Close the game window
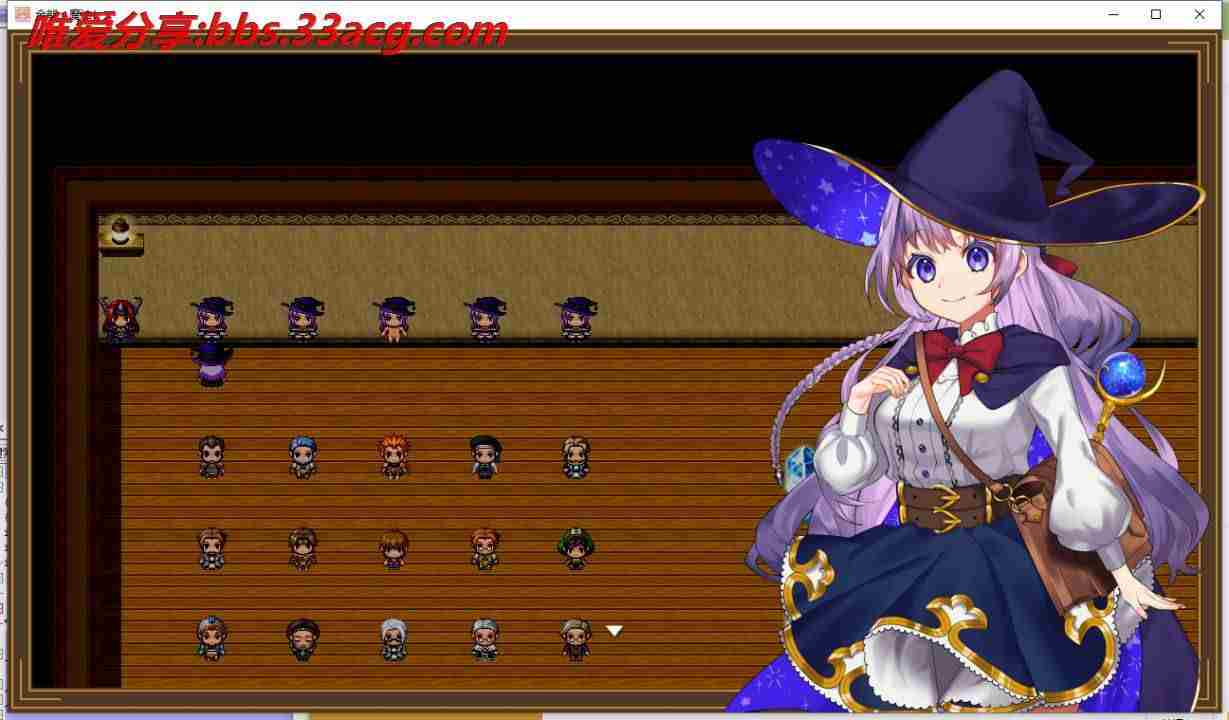 (1199, 14)
